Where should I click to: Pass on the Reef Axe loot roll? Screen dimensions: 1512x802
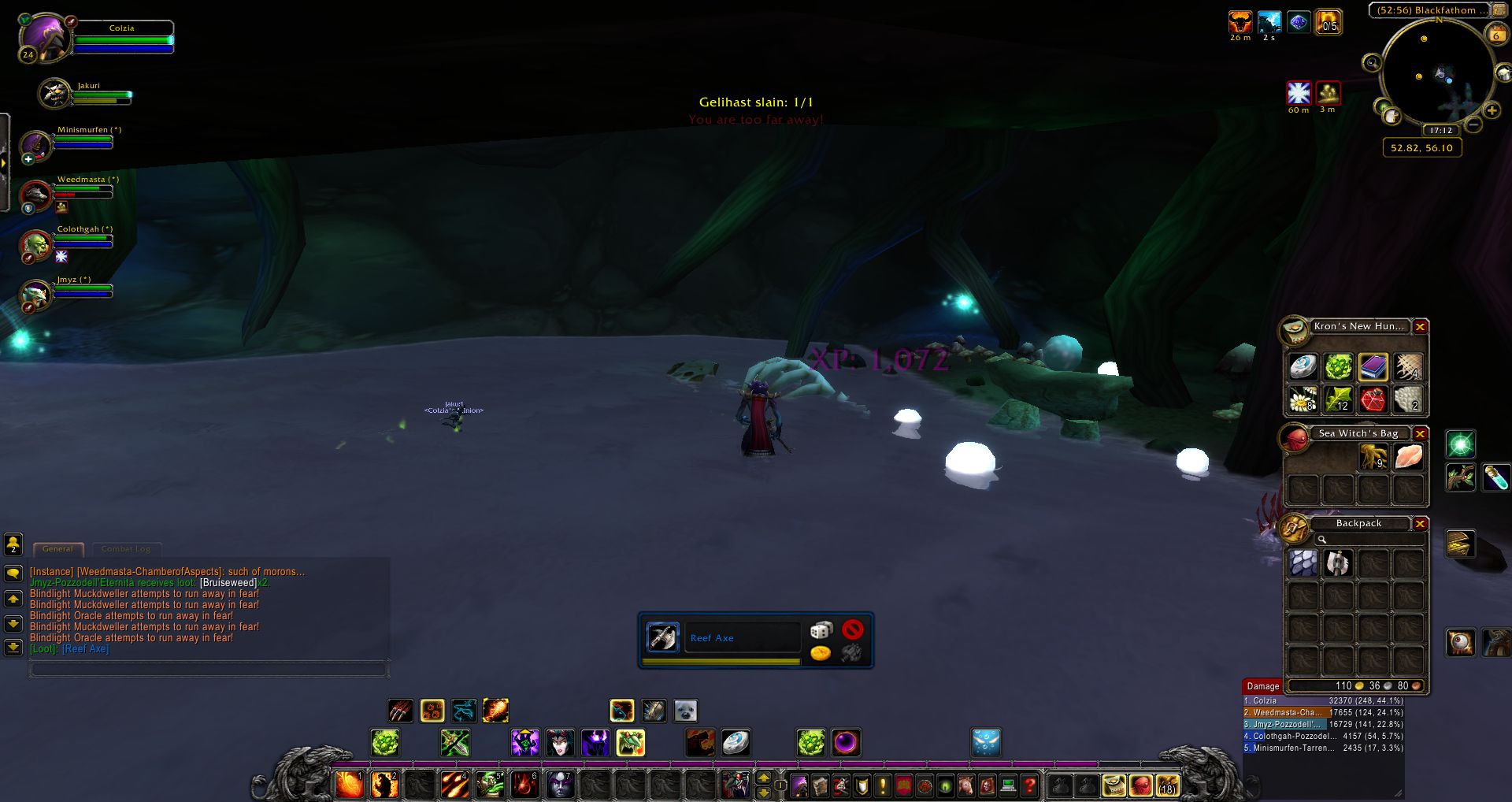(852, 629)
